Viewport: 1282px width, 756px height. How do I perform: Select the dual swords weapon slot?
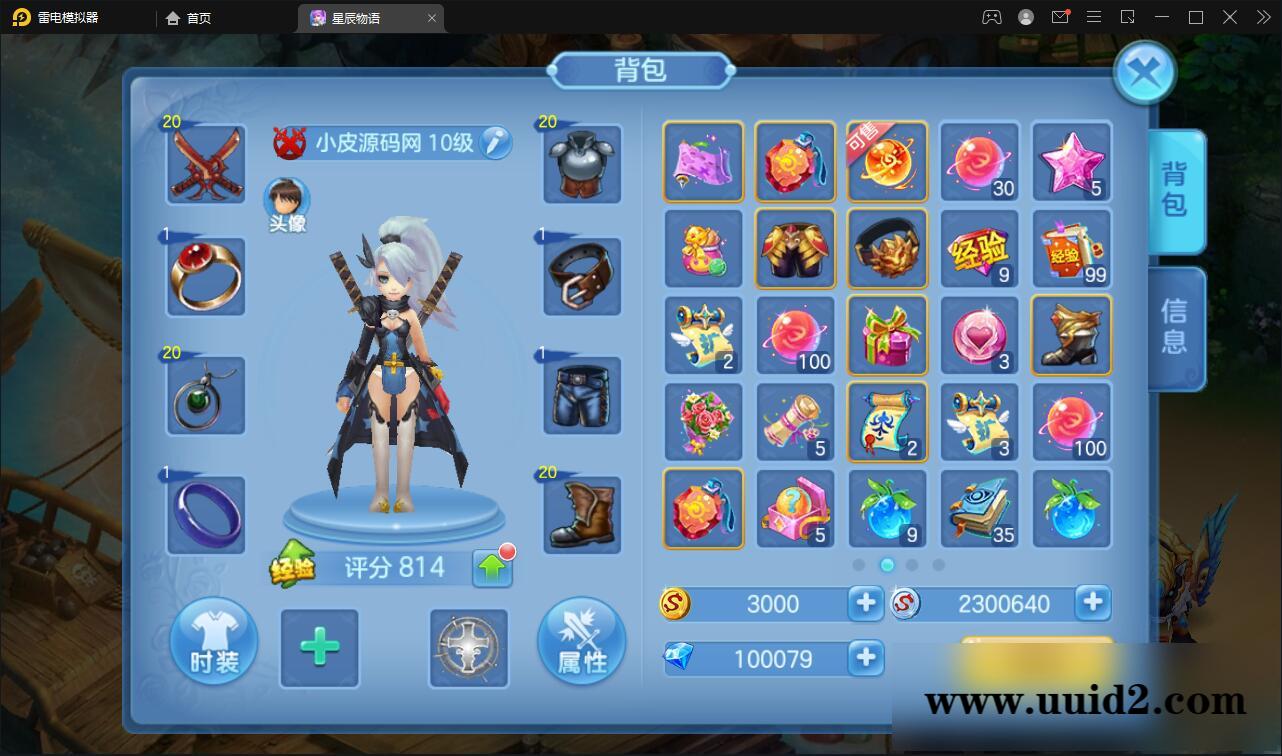point(204,163)
